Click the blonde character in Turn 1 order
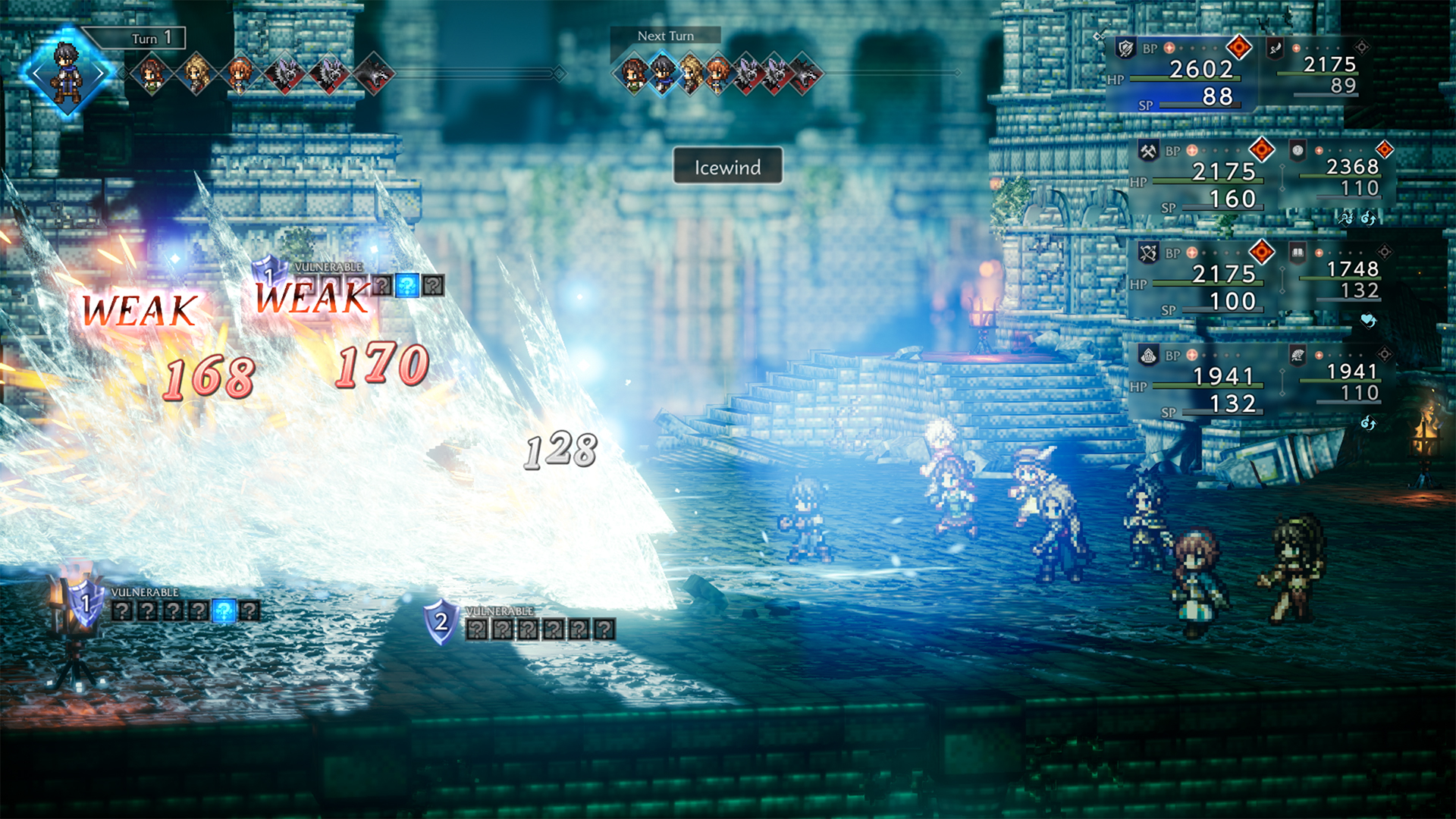 point(196,74)
